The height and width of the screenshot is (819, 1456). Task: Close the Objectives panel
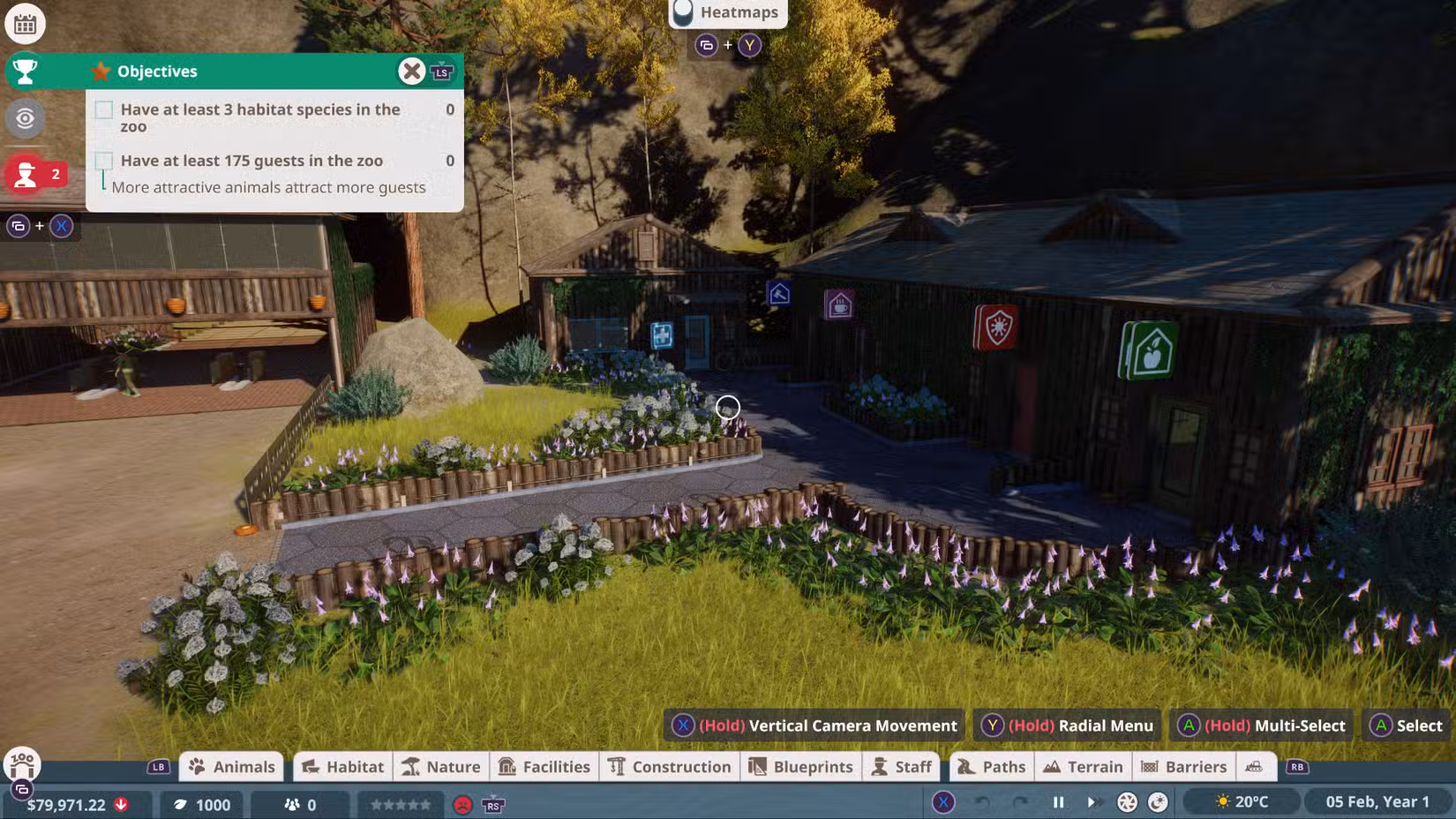point(411,71)
